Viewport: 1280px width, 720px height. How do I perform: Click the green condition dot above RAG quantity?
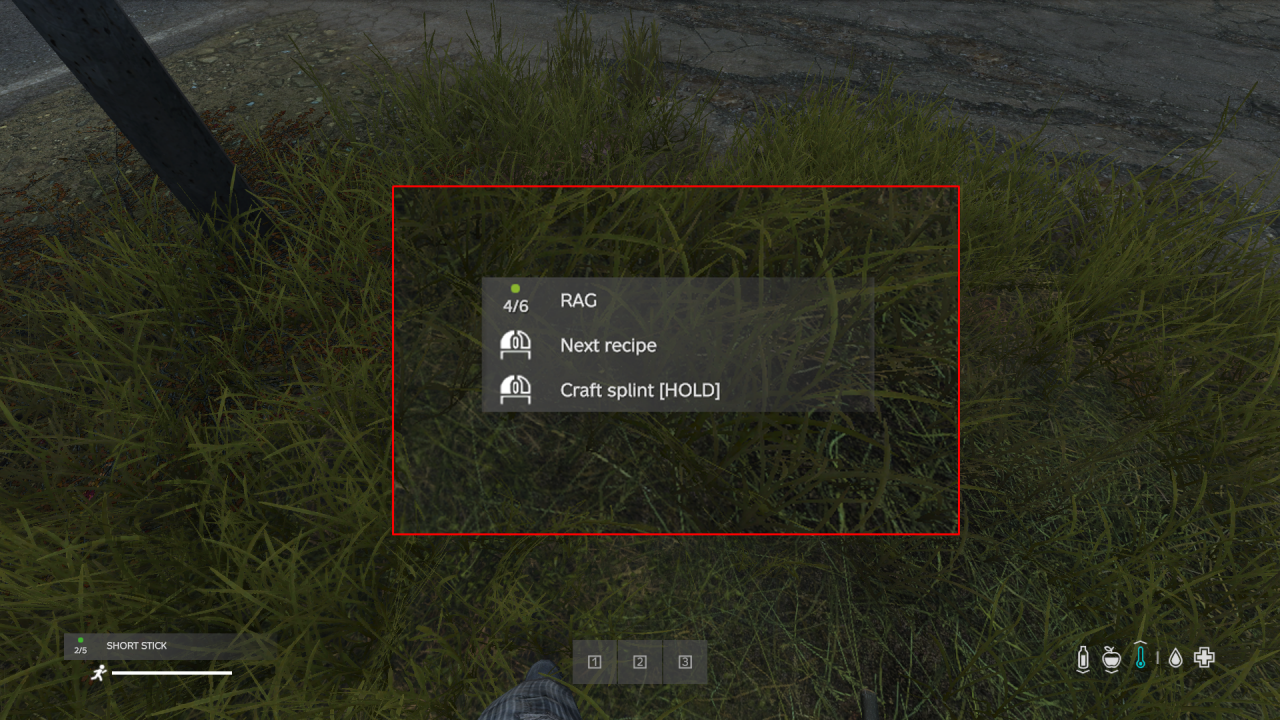click(x=515, y=287)
